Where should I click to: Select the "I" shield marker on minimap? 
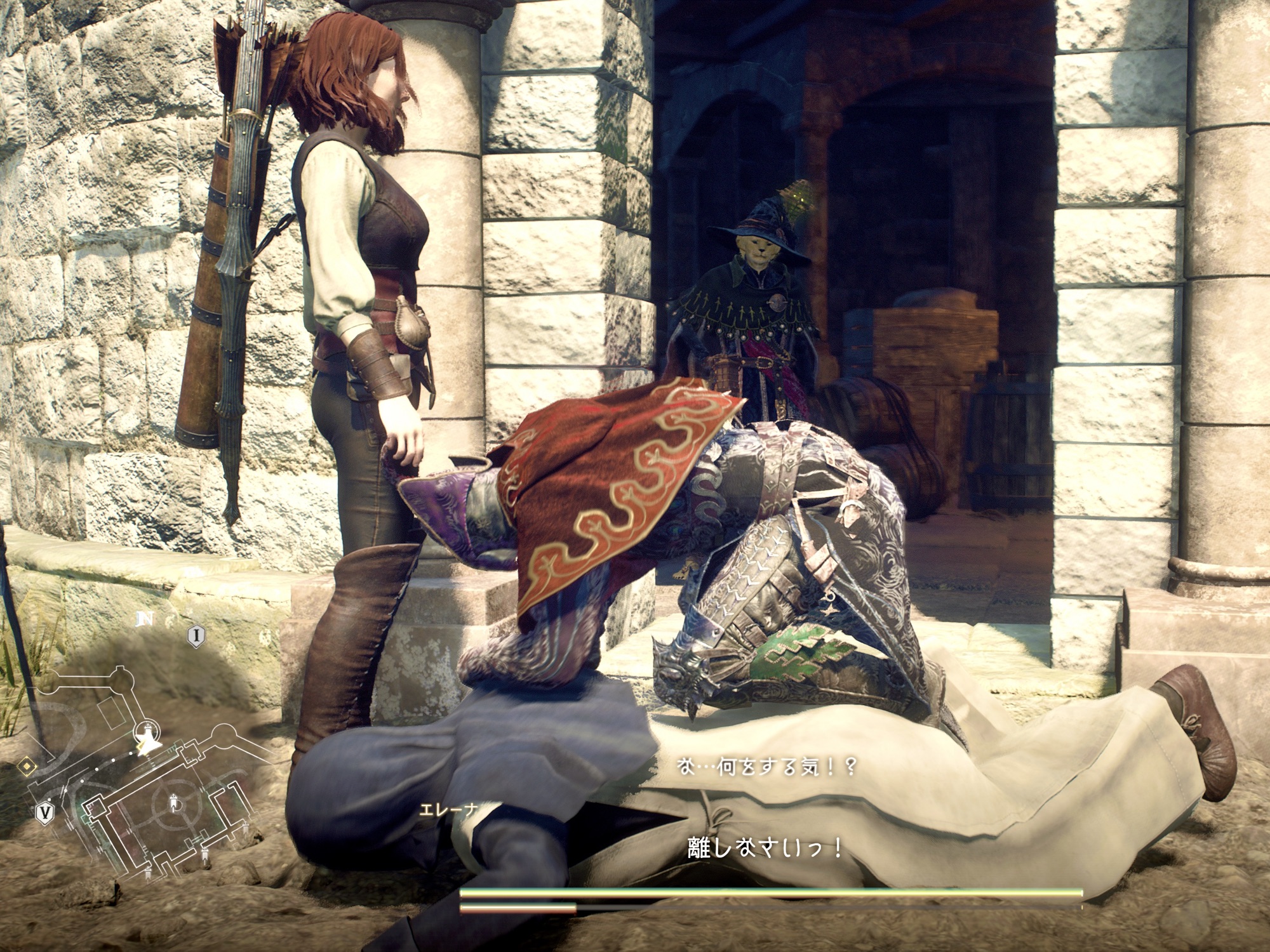[x=197, y=635]
